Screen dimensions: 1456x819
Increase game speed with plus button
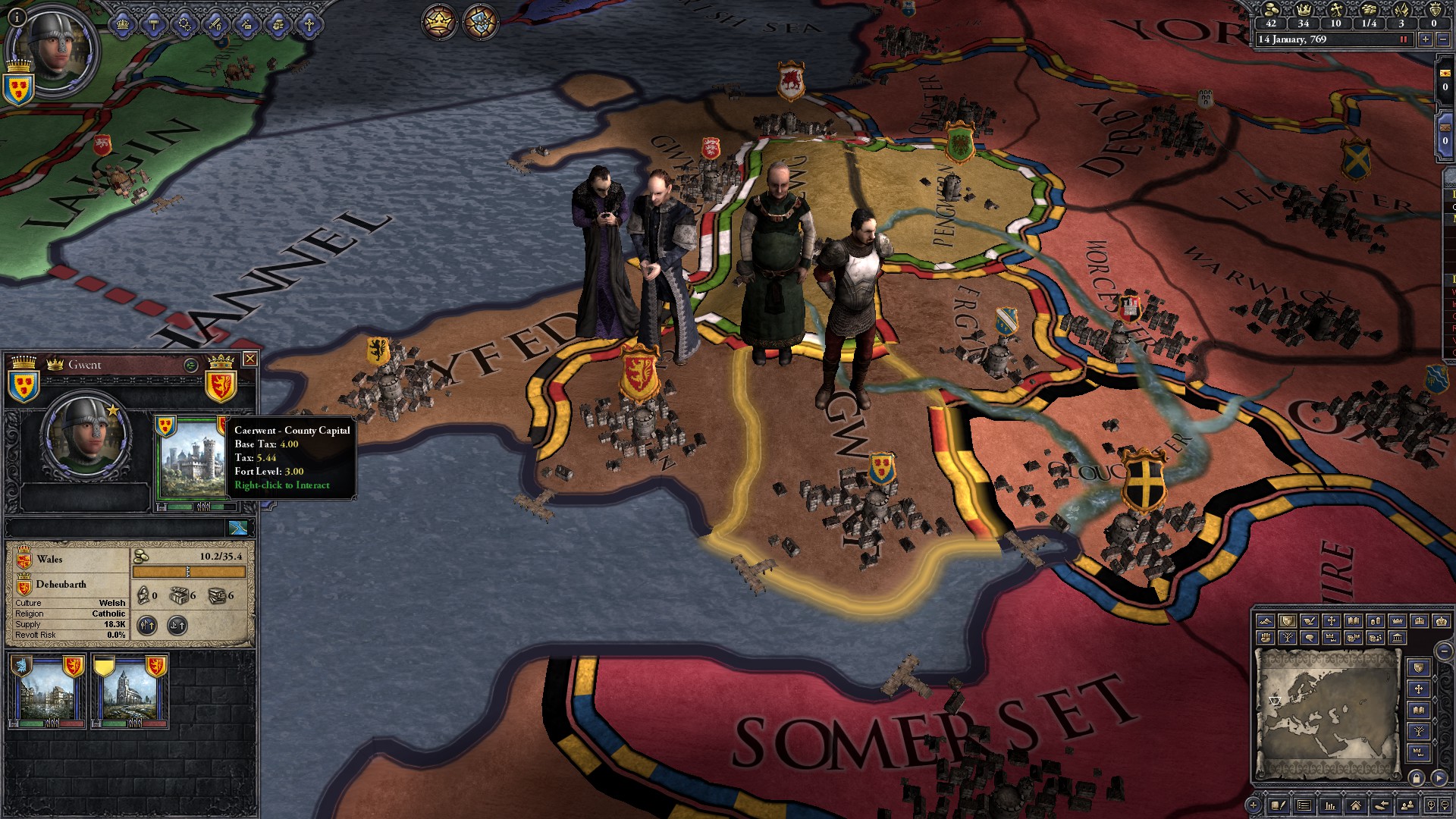pyautogui.click(x=1425, y=39)
